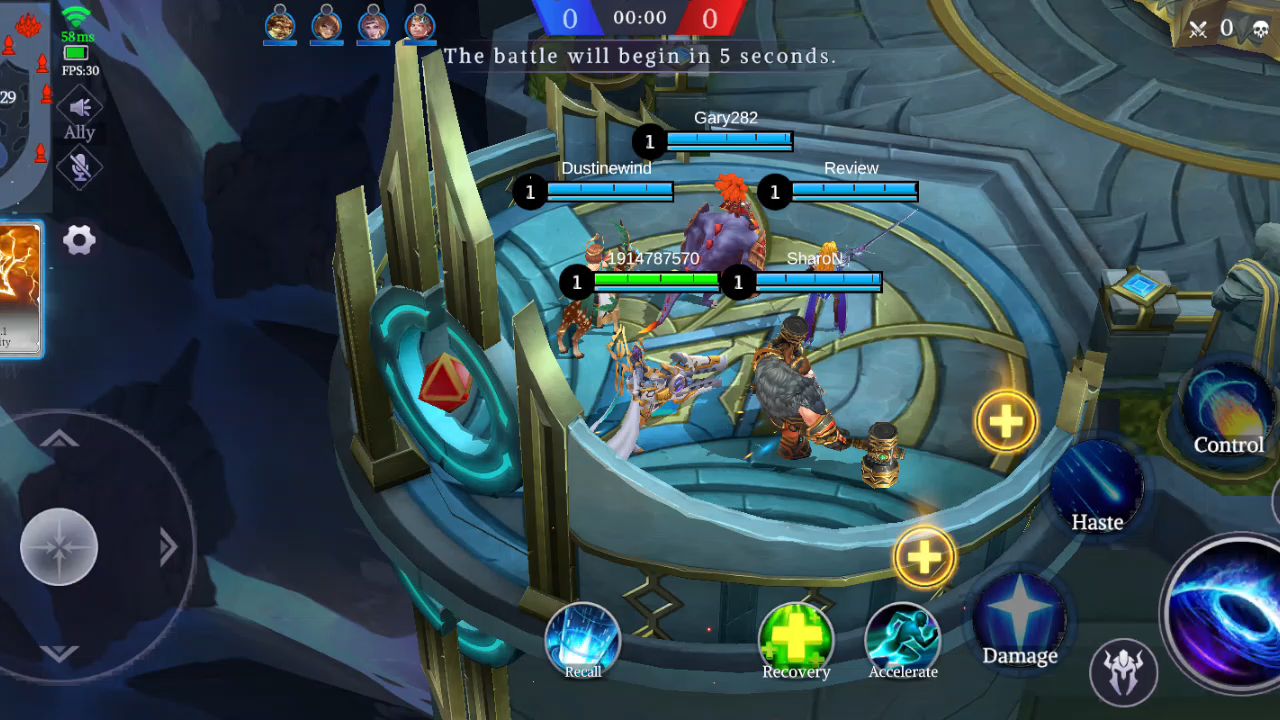Use the Recovery heal skill
This screenshot has height=720, width=1280.
[796, 637]
